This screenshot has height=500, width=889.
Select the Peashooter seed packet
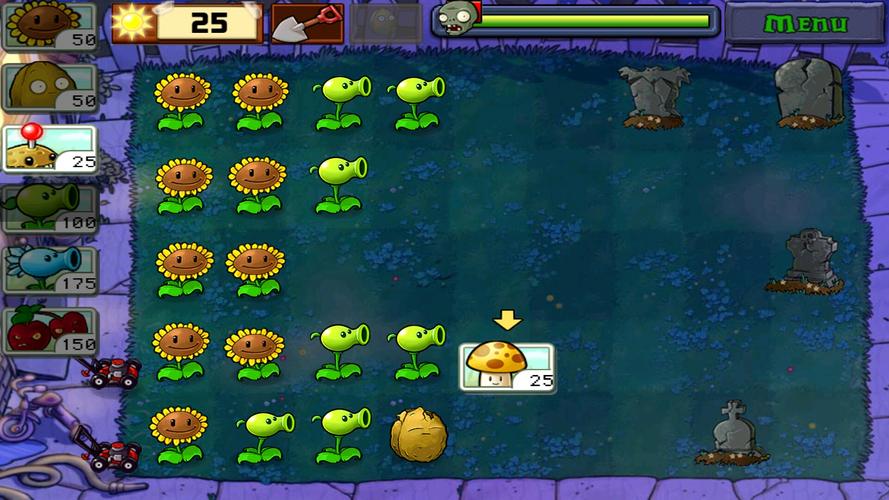coord(48,209)
